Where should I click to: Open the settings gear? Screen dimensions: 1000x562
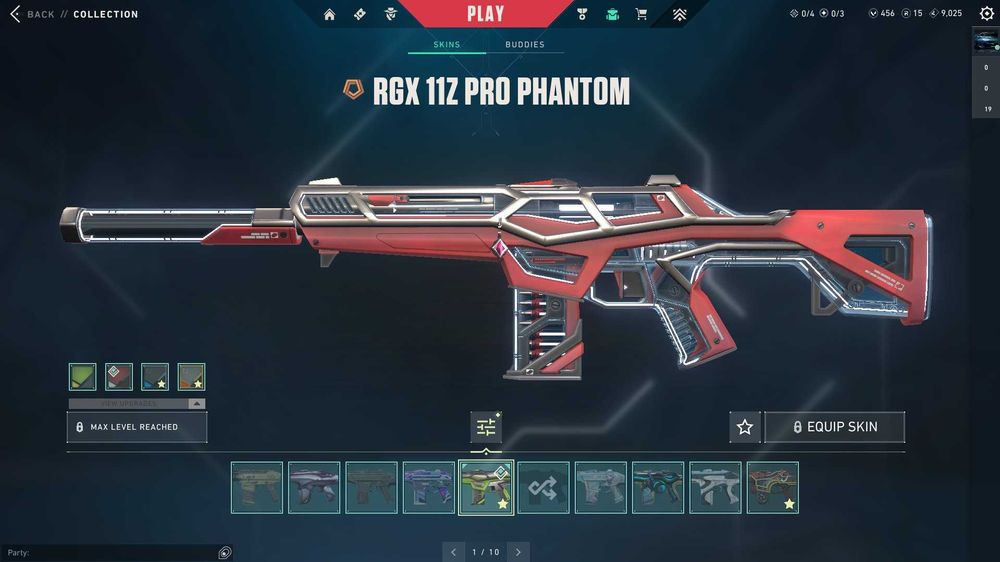tap(986, 14)
